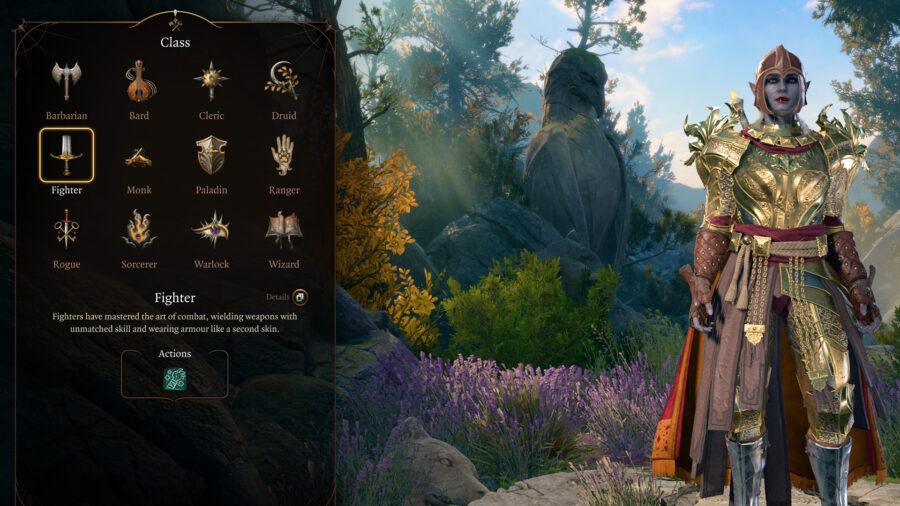Click the green Fighter action icon
Viewport: 900px width, 506px height.
175,379
